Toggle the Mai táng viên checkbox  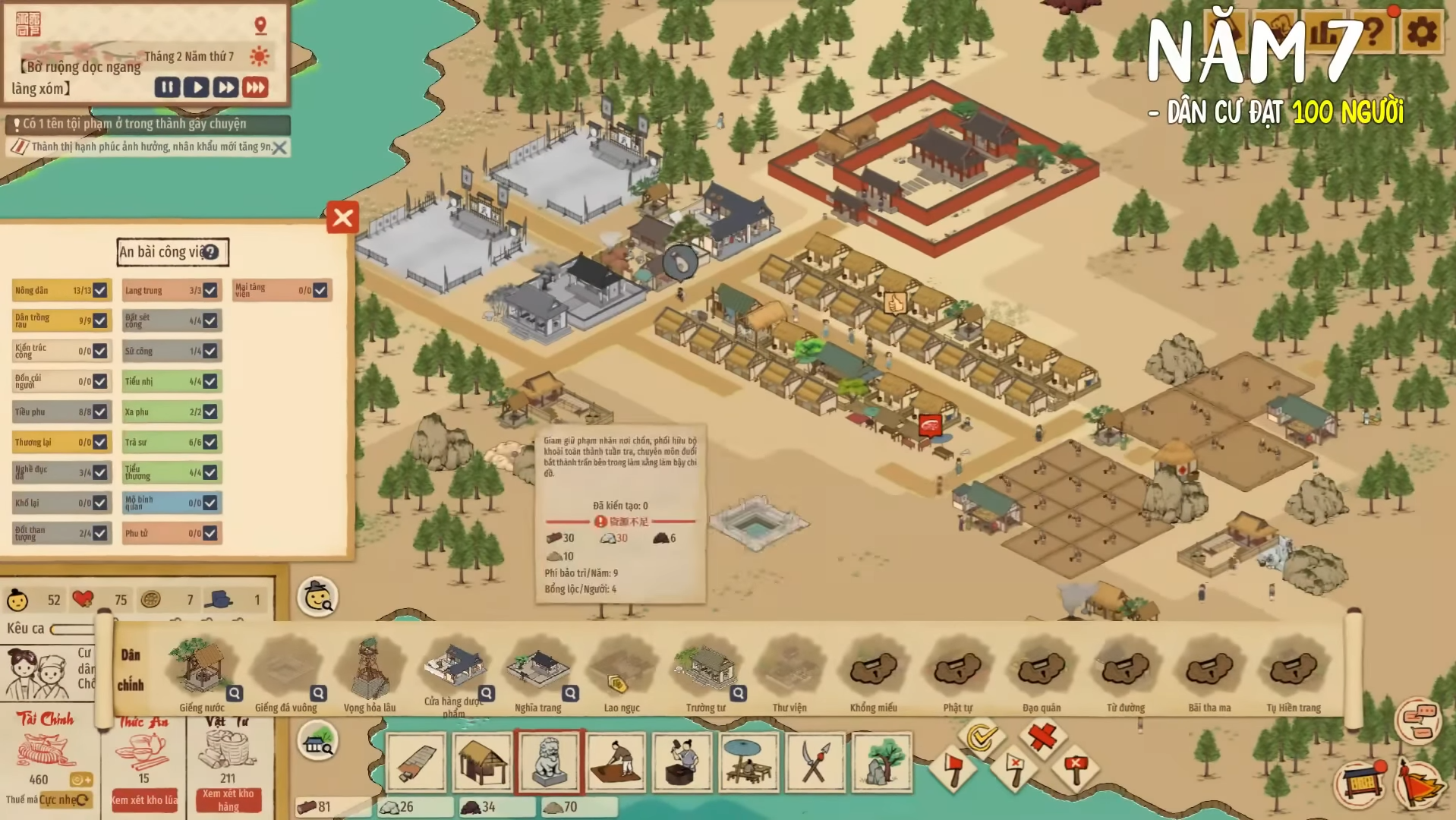click(320, 290)
